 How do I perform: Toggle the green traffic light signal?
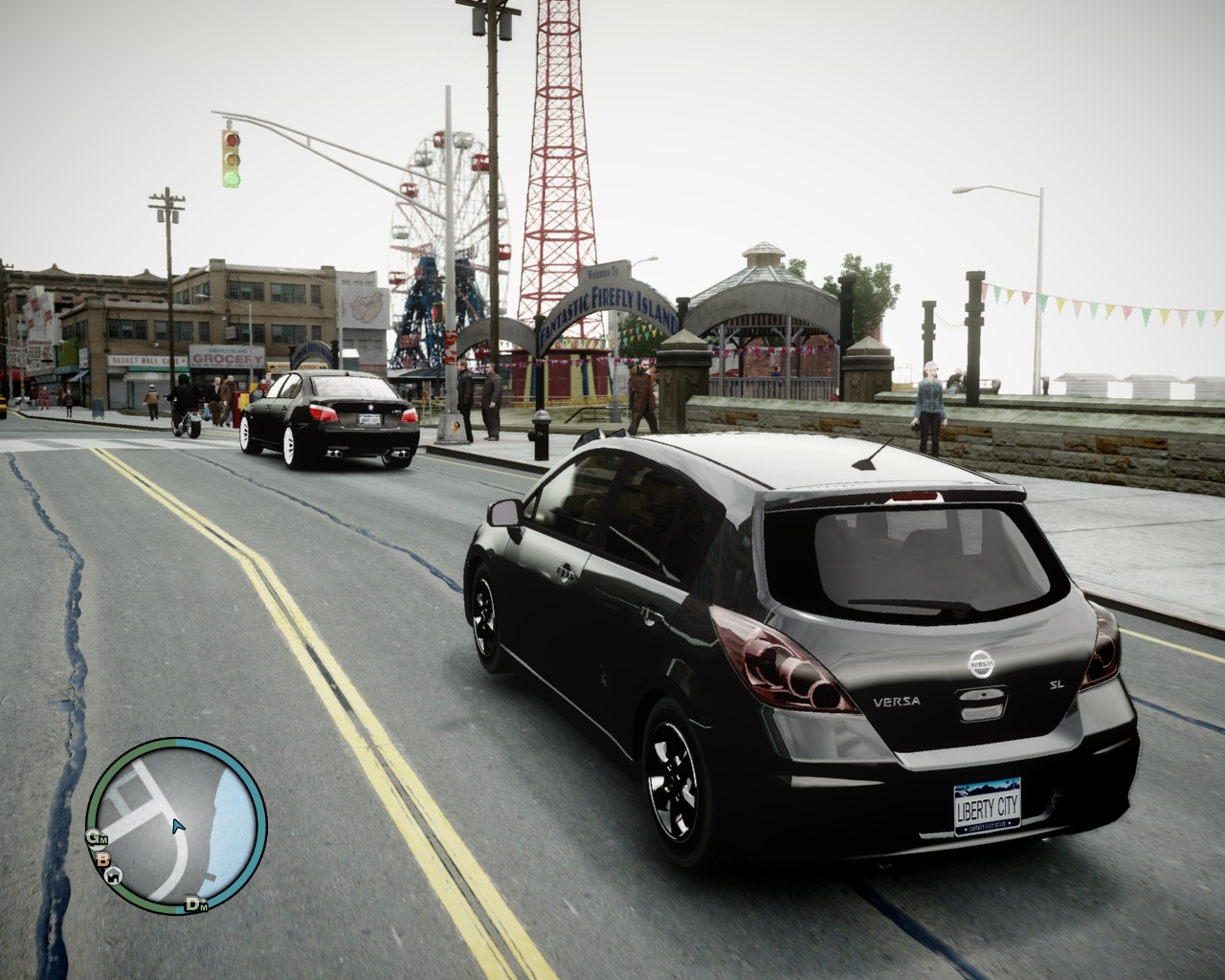coord(232,178)
